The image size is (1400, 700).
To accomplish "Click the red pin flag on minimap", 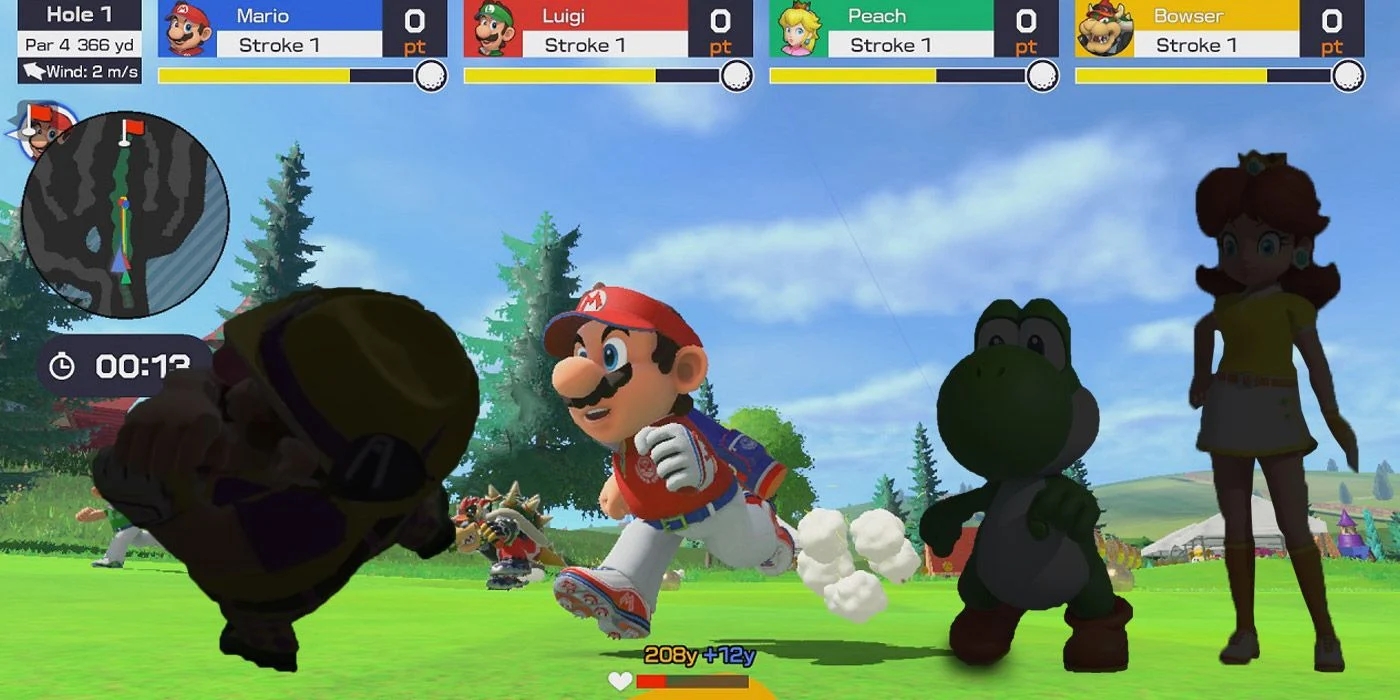I will pyautogui.click(x=128, y=130).
